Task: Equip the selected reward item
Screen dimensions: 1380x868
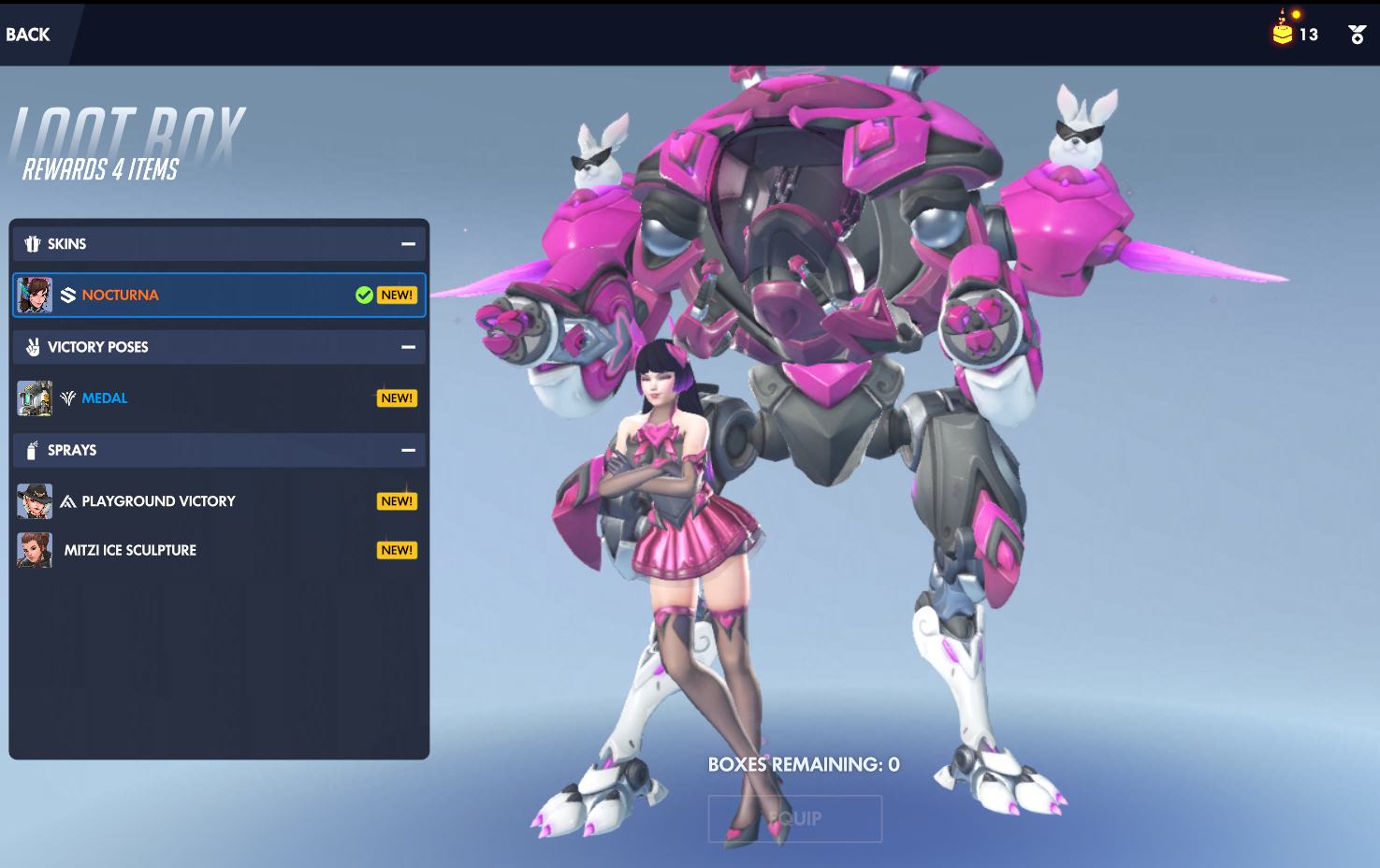Action: (794, 818)
